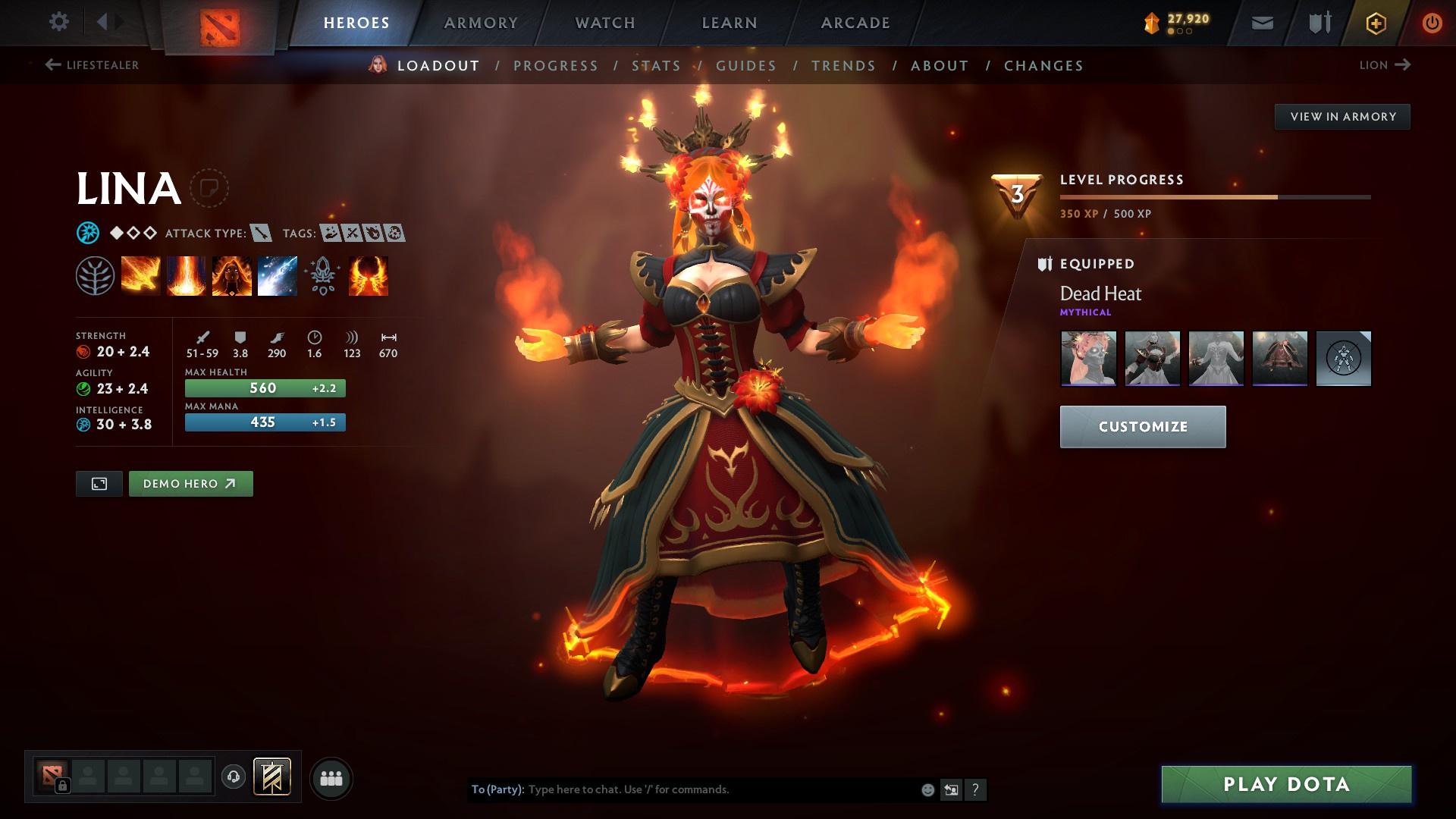Go to next hero Lion

pyautogui.click(x=1384, y=65)
